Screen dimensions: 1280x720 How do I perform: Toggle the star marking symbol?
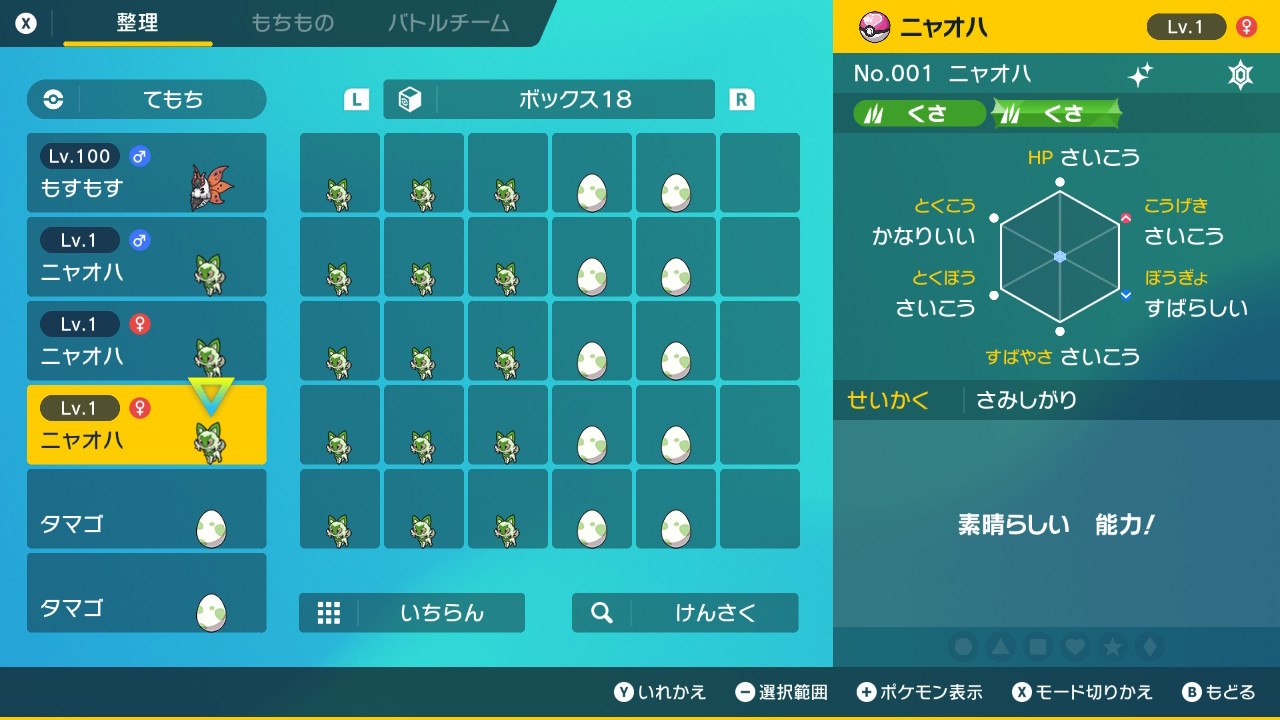pyautogui.click(x=1112, y=647)
